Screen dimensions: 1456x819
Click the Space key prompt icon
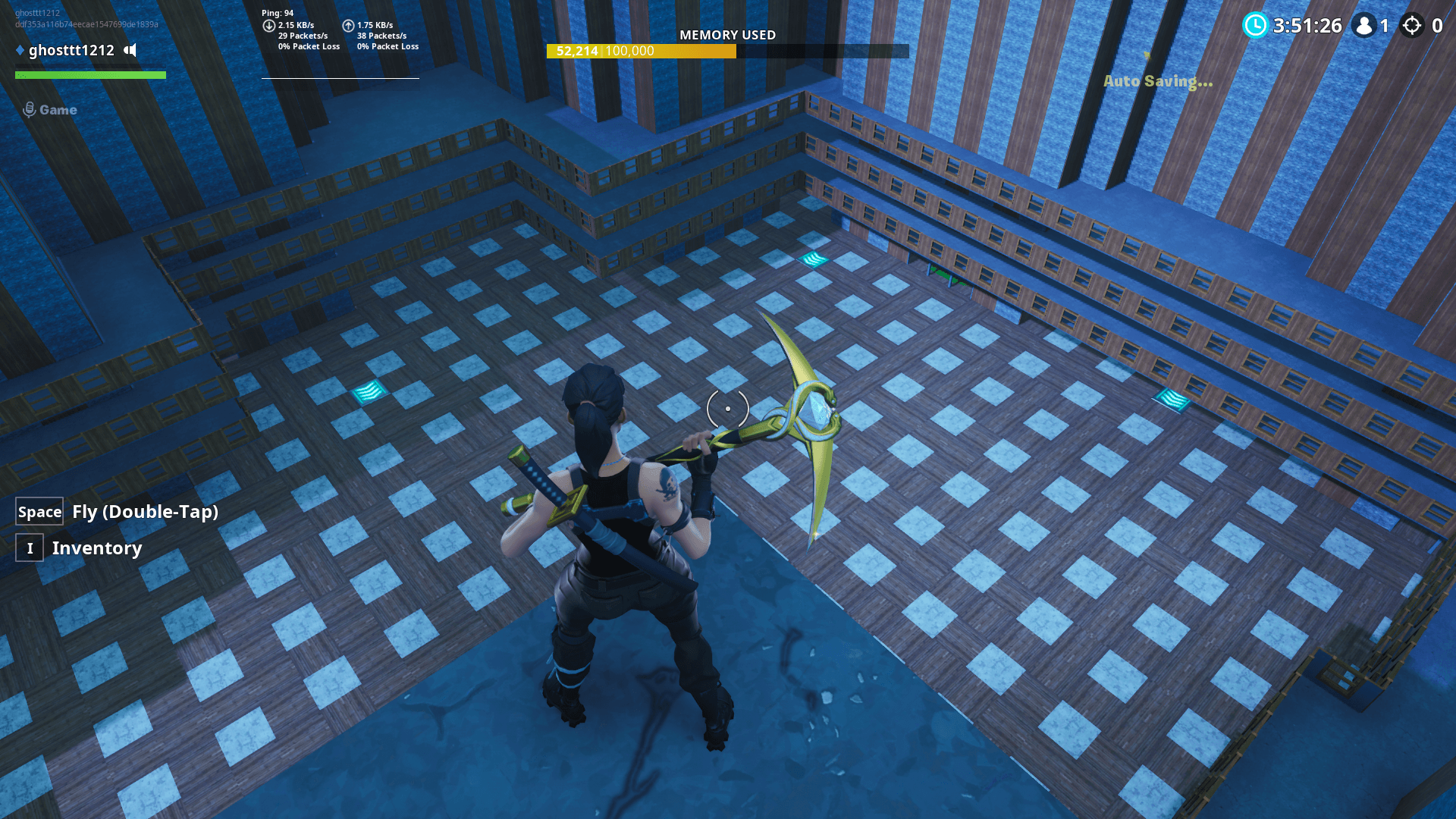pos(39,511)
